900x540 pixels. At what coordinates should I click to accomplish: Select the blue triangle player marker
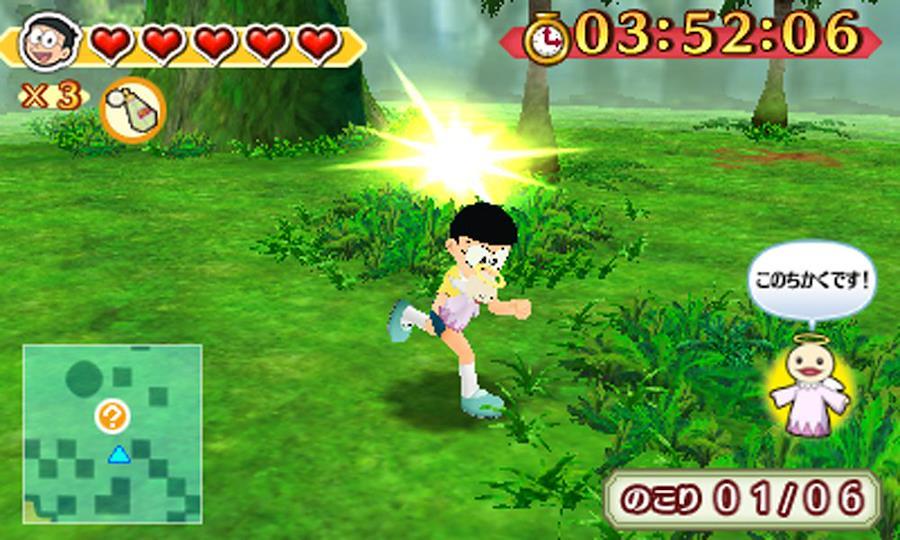(x=119, y=456)
